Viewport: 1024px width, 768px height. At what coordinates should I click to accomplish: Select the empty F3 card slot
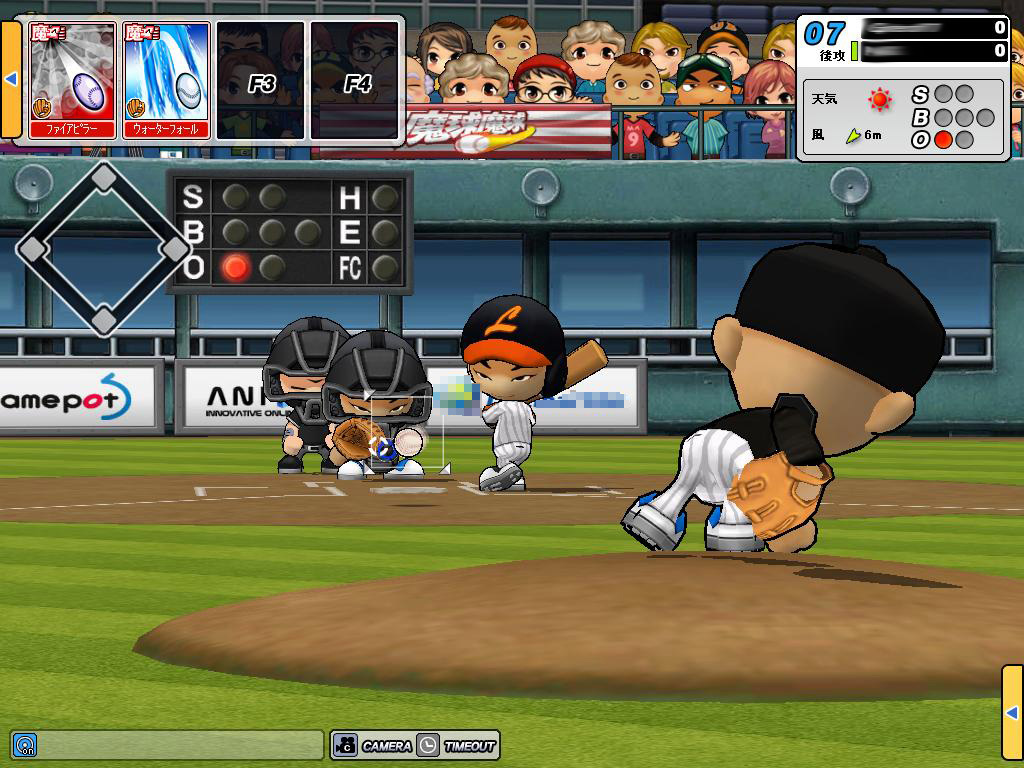[x=260, y=80]
